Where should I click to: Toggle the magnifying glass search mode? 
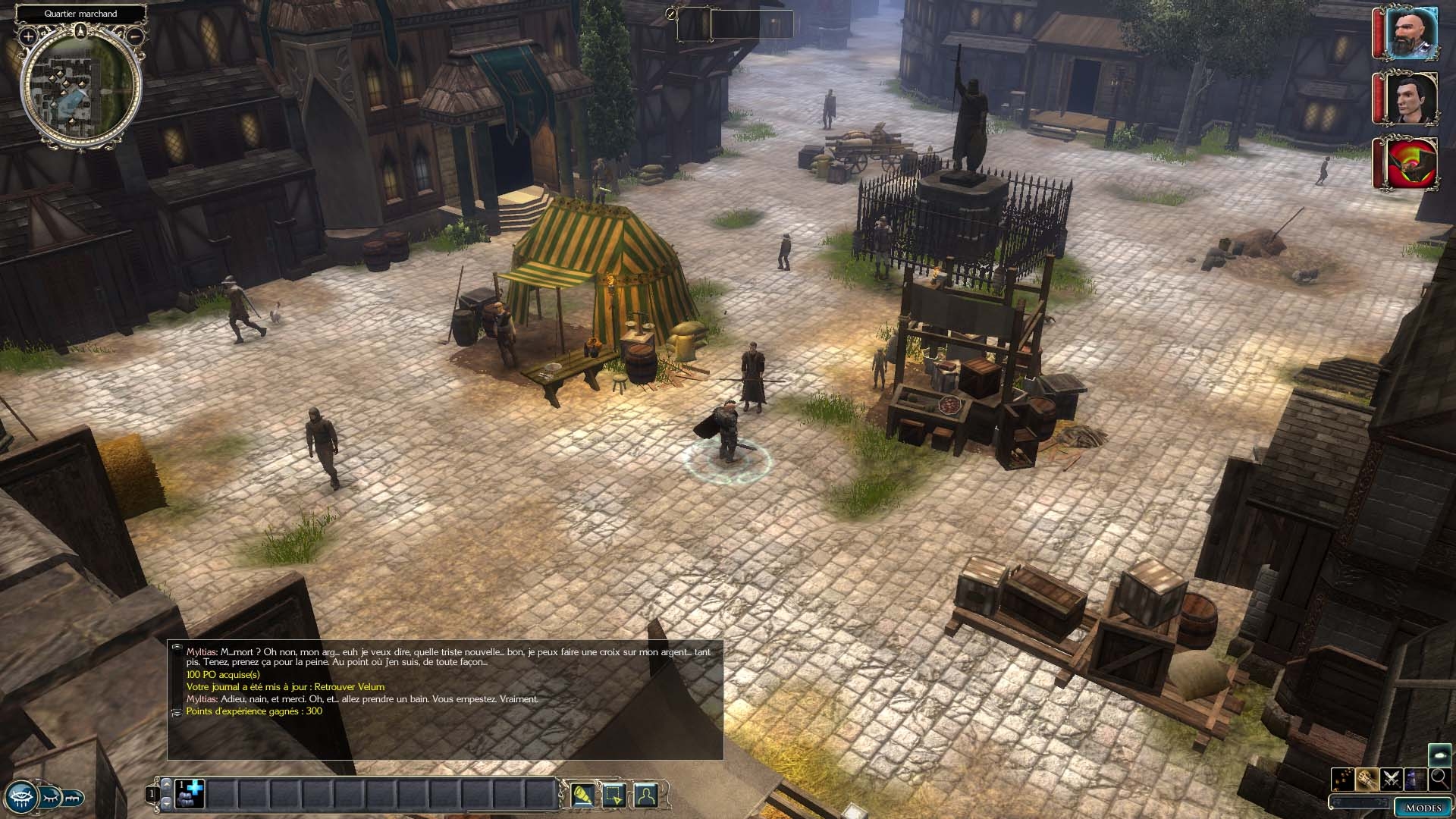tap(1439, 778)
